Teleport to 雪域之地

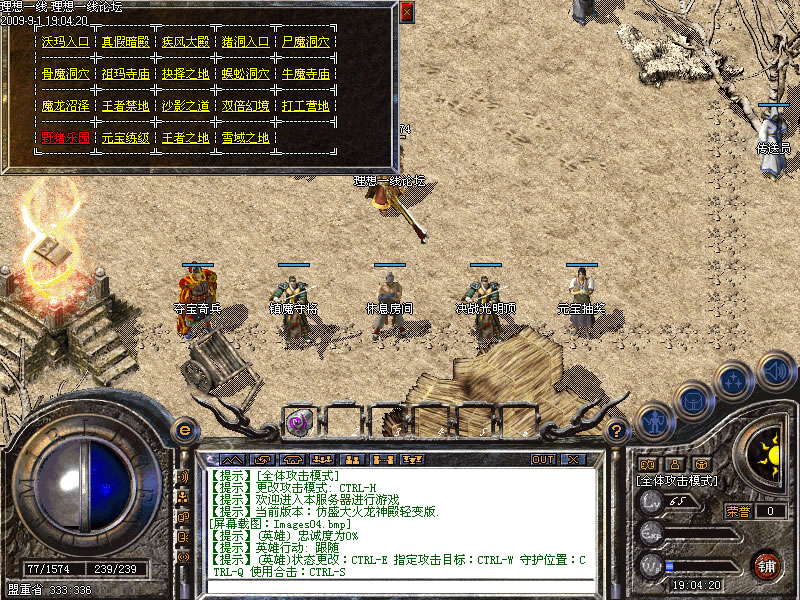coord(246,137)
